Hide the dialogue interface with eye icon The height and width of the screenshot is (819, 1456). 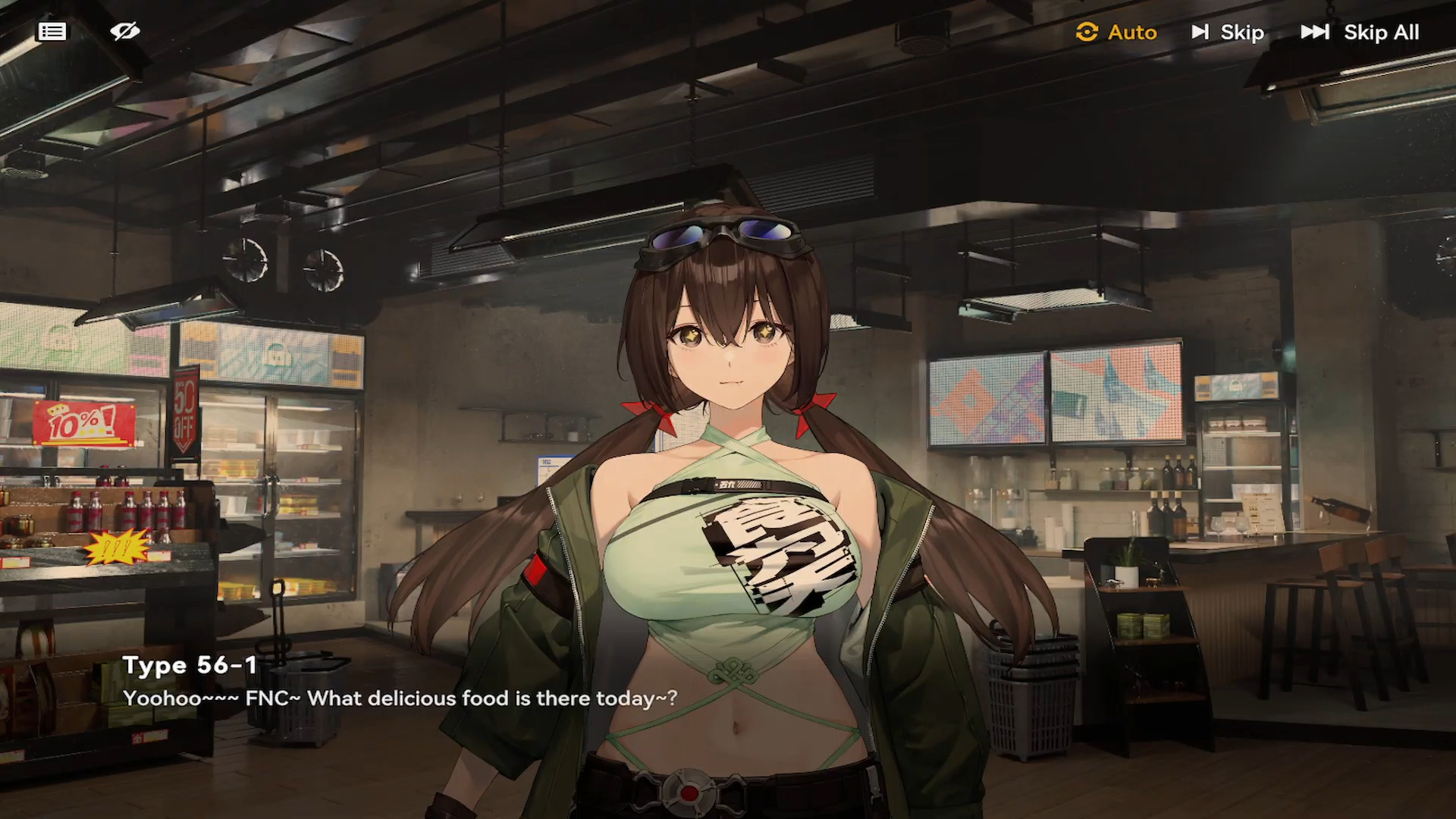click(125, 32)
